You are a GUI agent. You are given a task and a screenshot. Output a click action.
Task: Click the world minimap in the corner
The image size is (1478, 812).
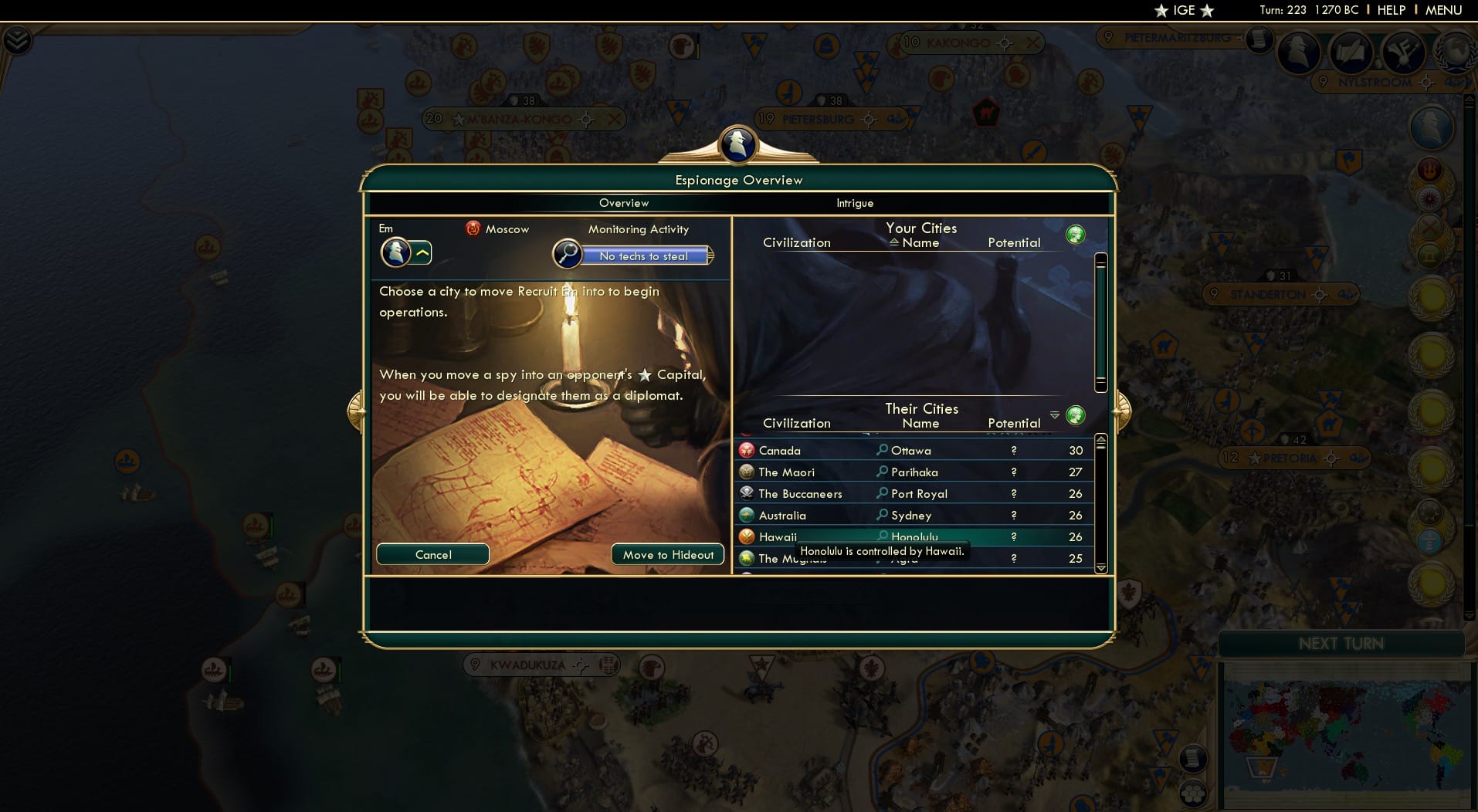click(x=1344, y=733)
